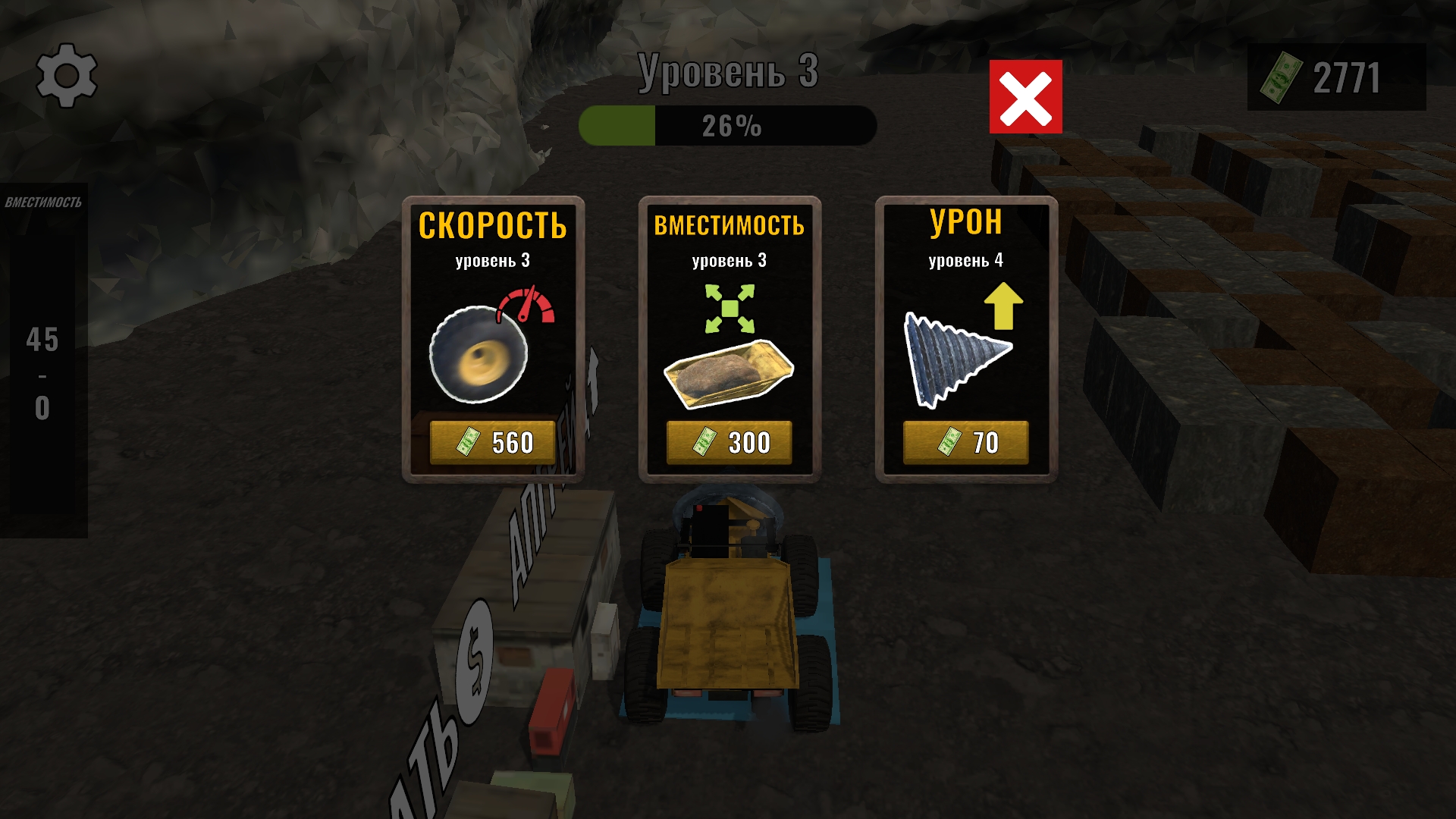The image size is (1456, 819).
Task: Click the Уровень 3 title text
Action: [x=728, y=71]
